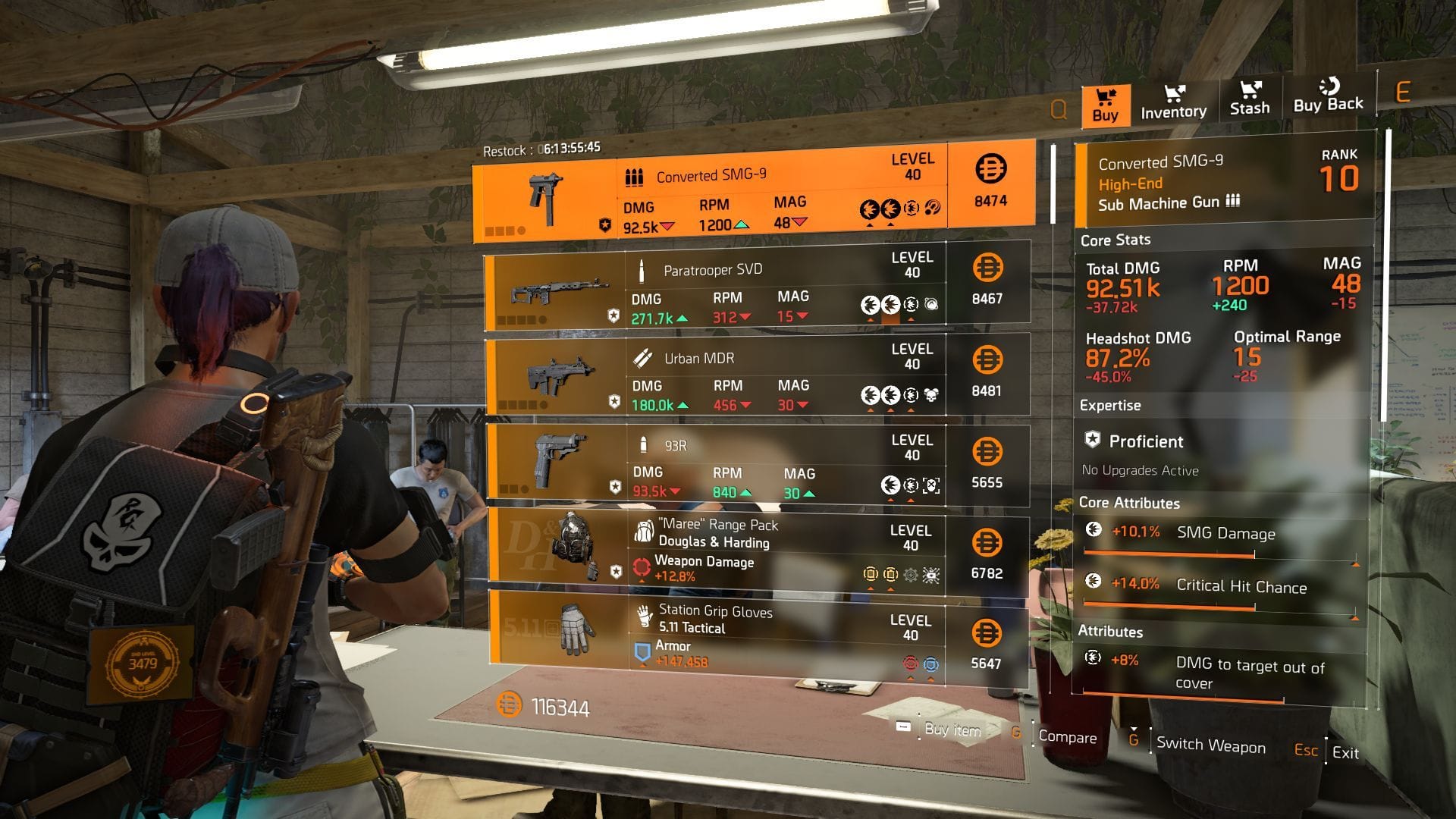The image size is (1456, 819).
Task: Expand the Expertise section
Action: coord(1111,405)
